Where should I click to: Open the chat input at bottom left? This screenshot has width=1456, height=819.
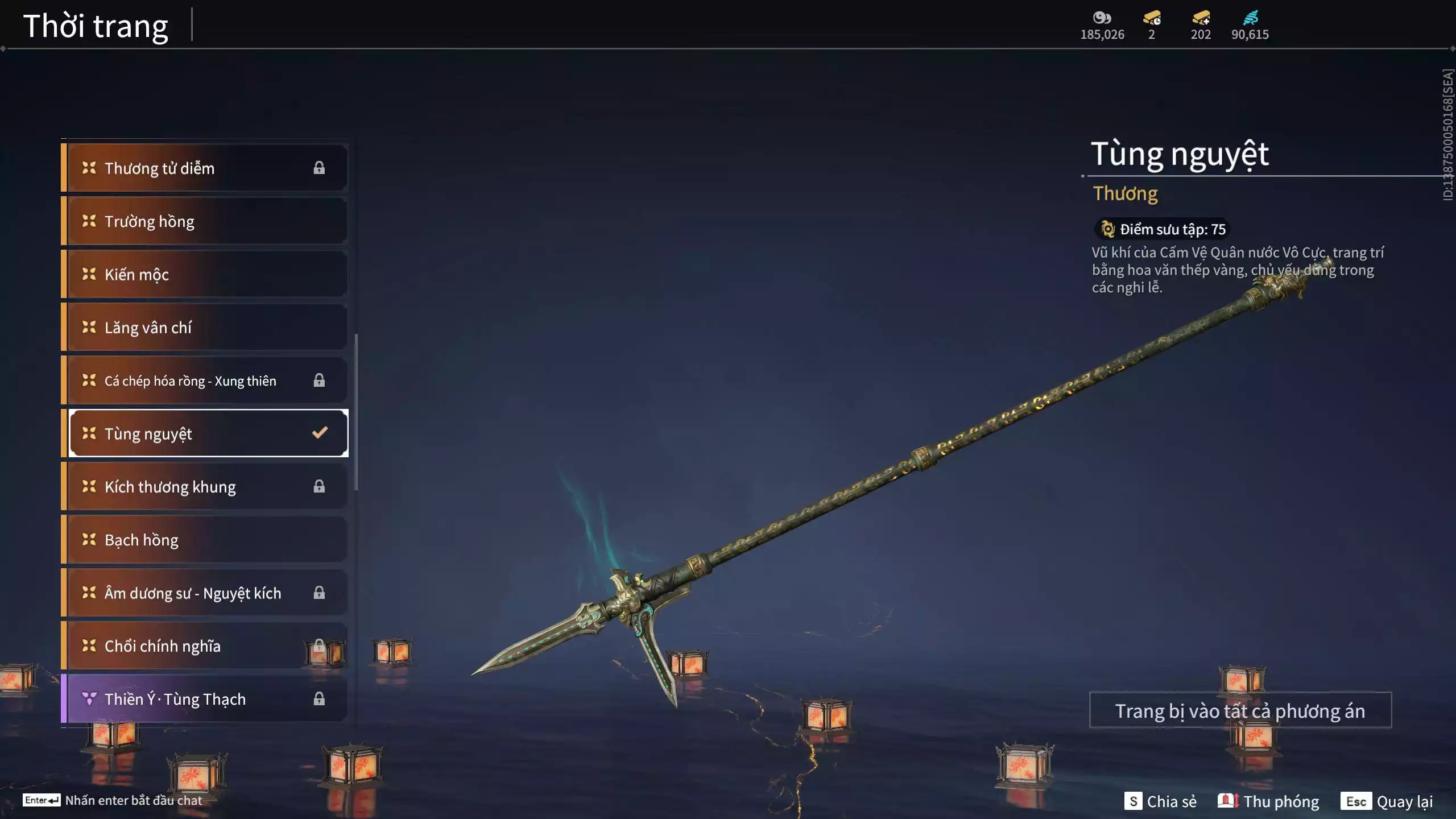(x=113, y=800)
